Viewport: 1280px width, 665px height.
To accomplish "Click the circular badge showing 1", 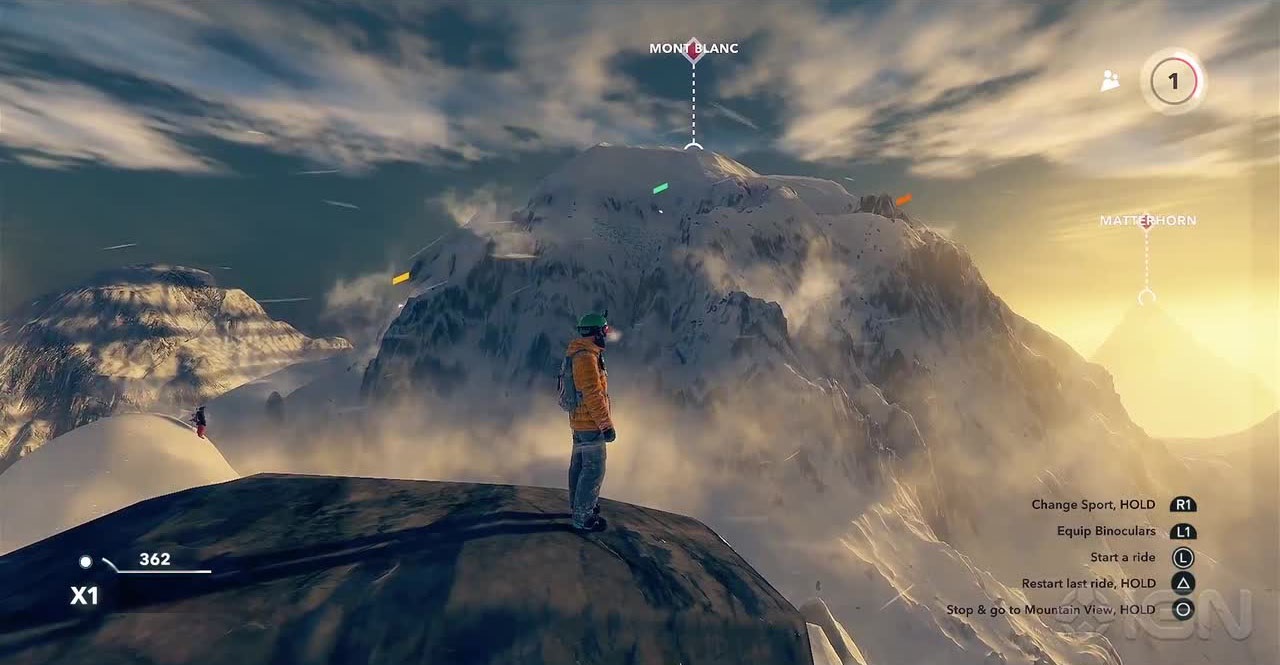I will [1173, 81].
